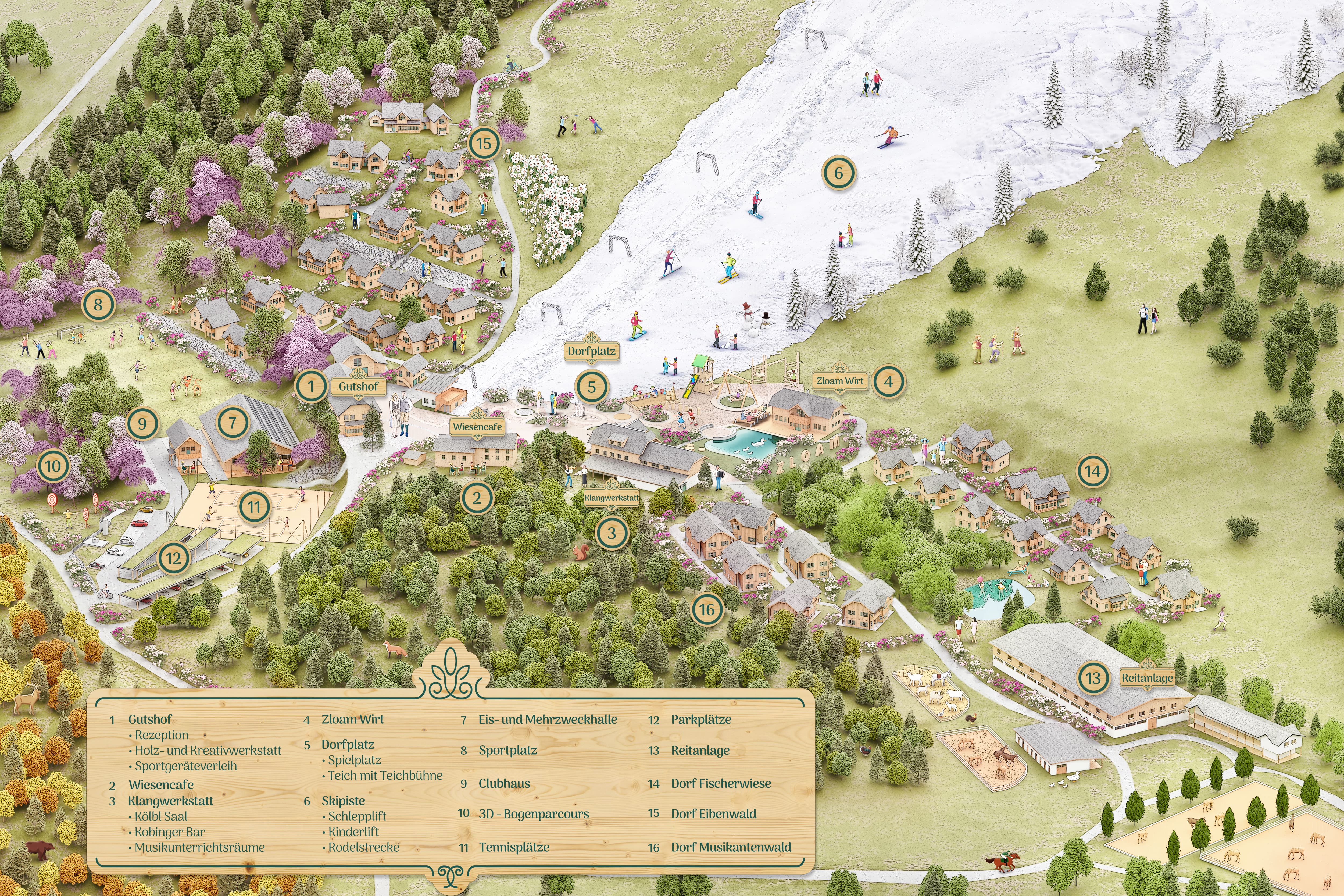The image size is (1344, 896).
Task: Select map marker 16 in the forest
Action: point(707,610)
